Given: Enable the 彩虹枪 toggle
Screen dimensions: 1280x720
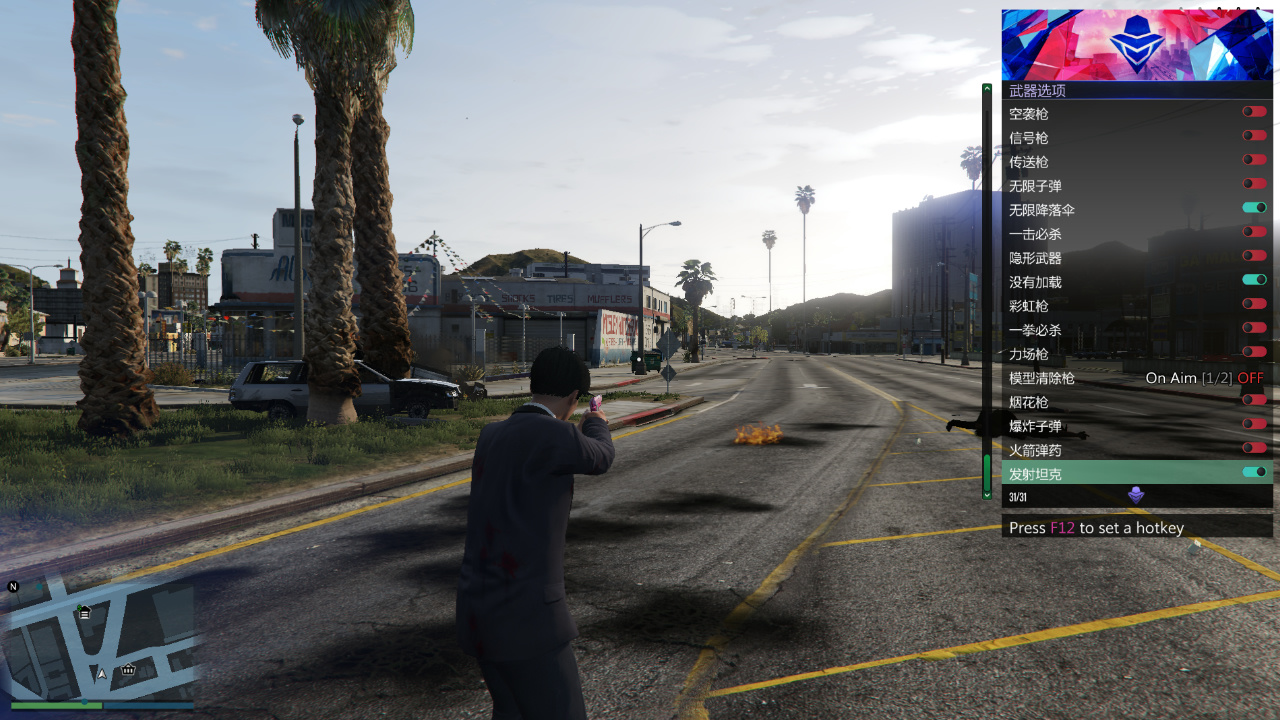Looking at the screenshot, I should (1254, 304).
